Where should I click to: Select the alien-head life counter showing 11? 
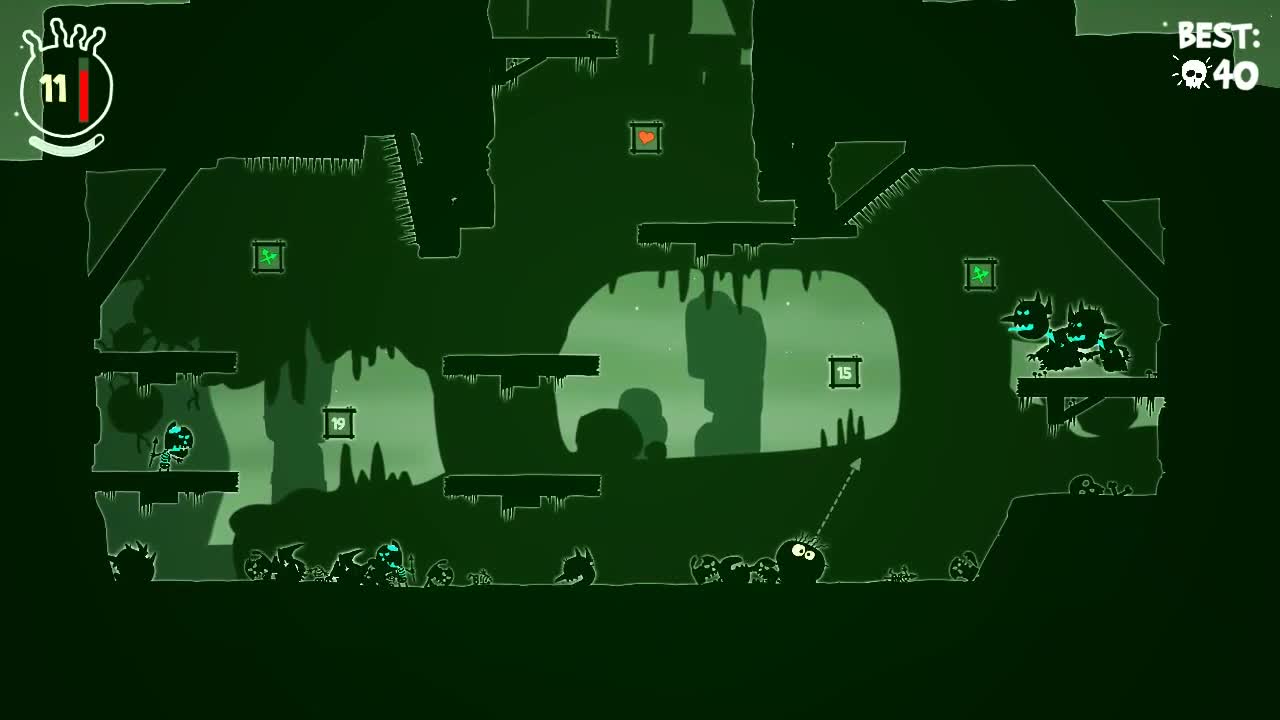tap(55, 85)
